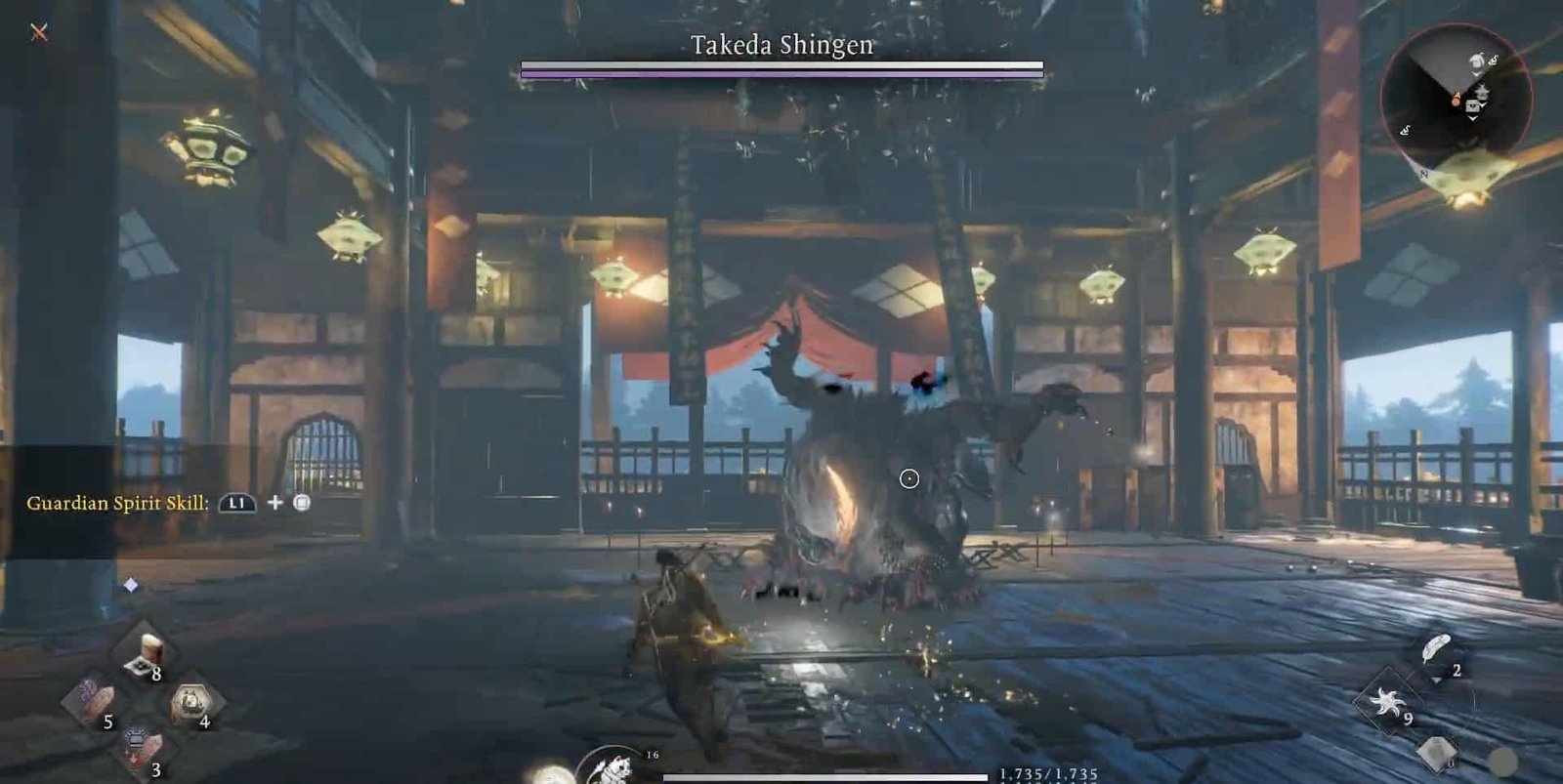The height and width of the screenshot is (784, 1563).
Task: Close the overlay with the X icon
Action: (39, 32)
